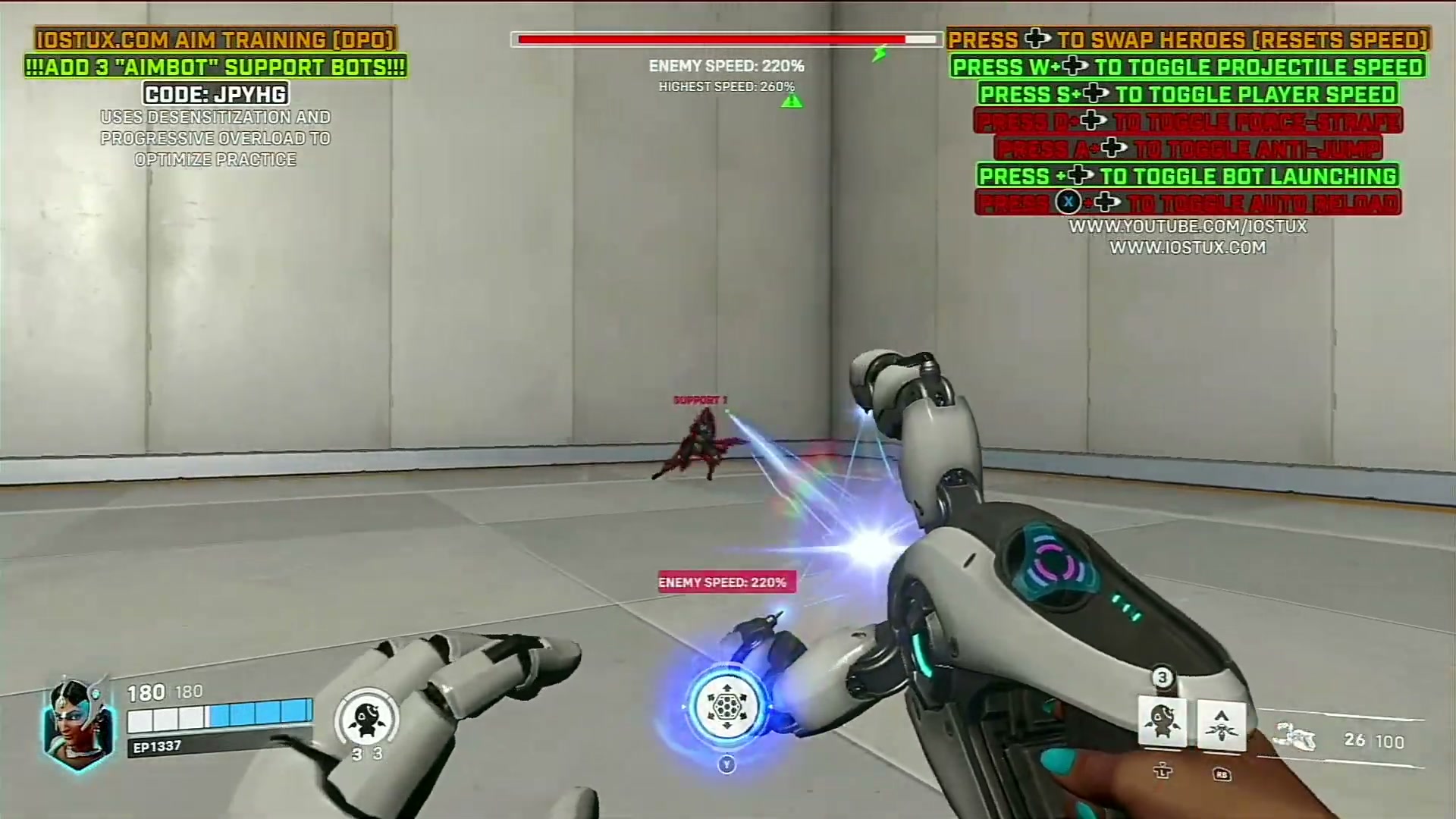The width and height of the screenshot is (1456, 819).
Task: Open the turret charge counter icon
Action: tap(366, 717)
